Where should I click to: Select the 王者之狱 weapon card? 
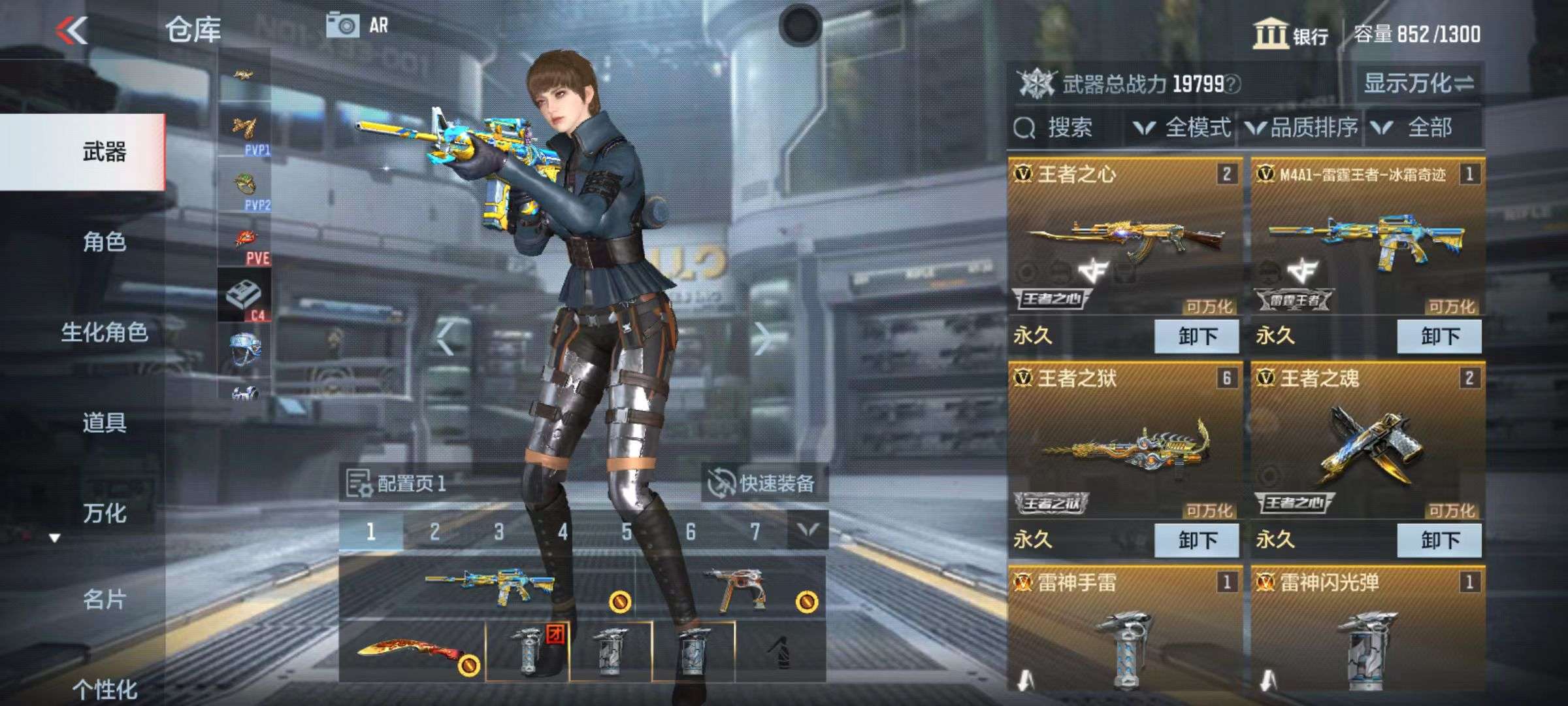click(1124, 445)
